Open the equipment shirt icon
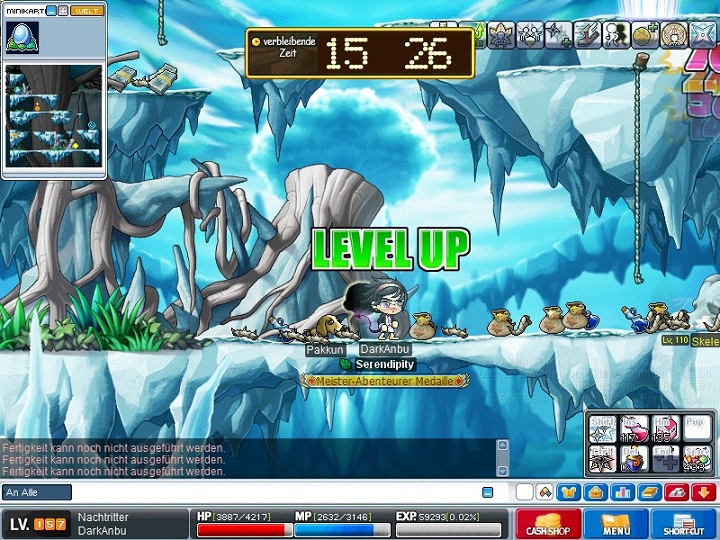This screenshot has width=720, height=540. 569,492
